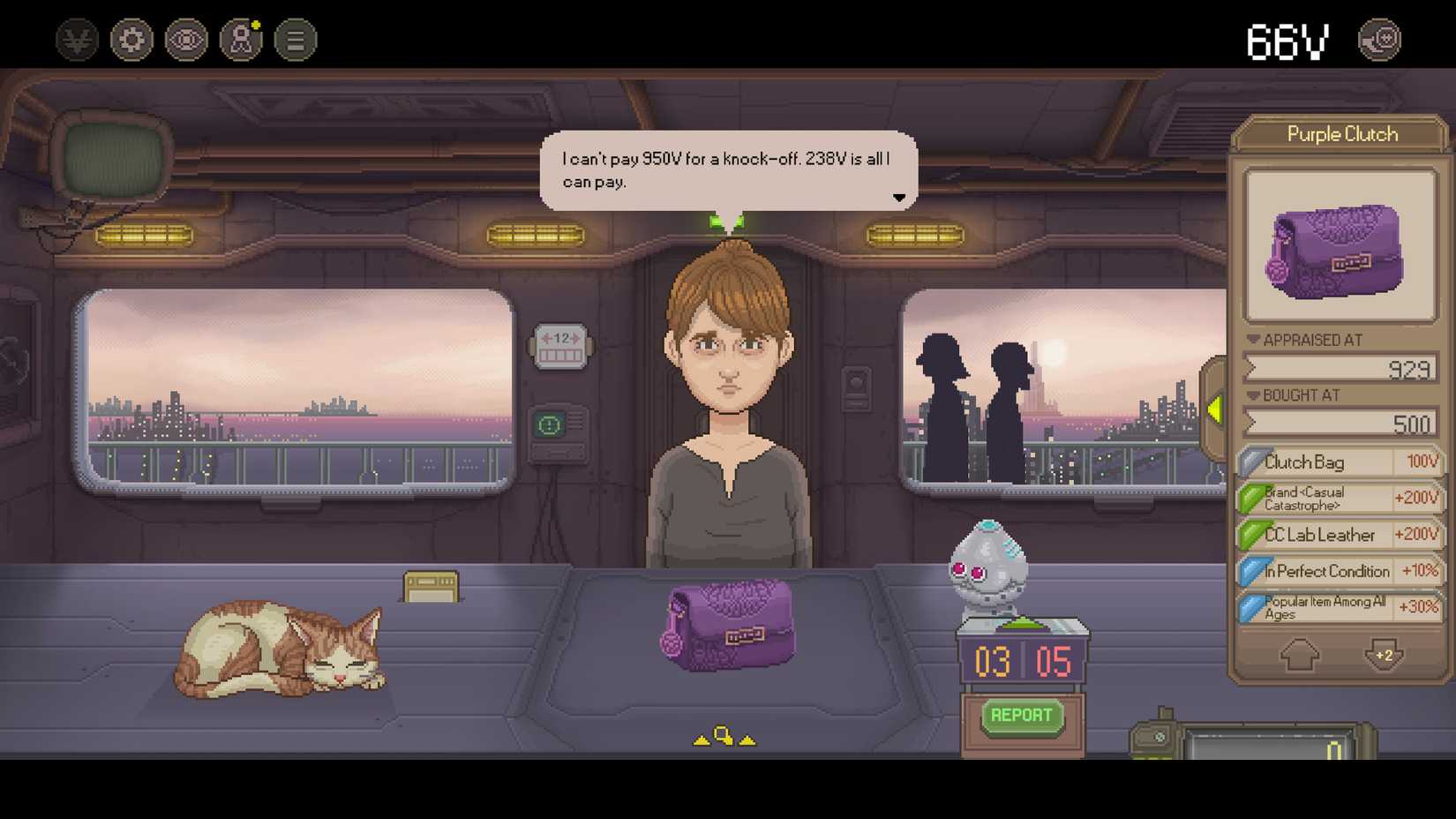Click the coin icon beside the 66V balance

click(1381, 39)
